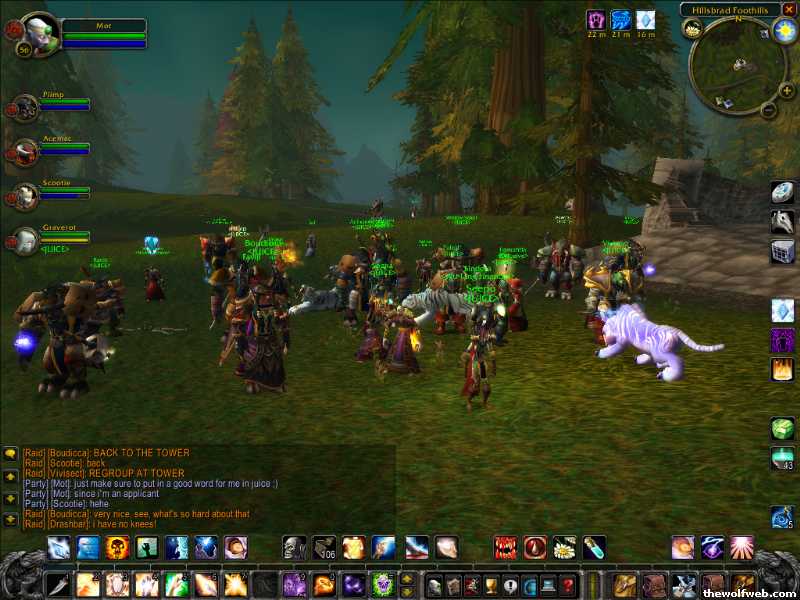Screen dimensions: 800x600
Task: Activate the flaming skull ability
Action: 118,547
